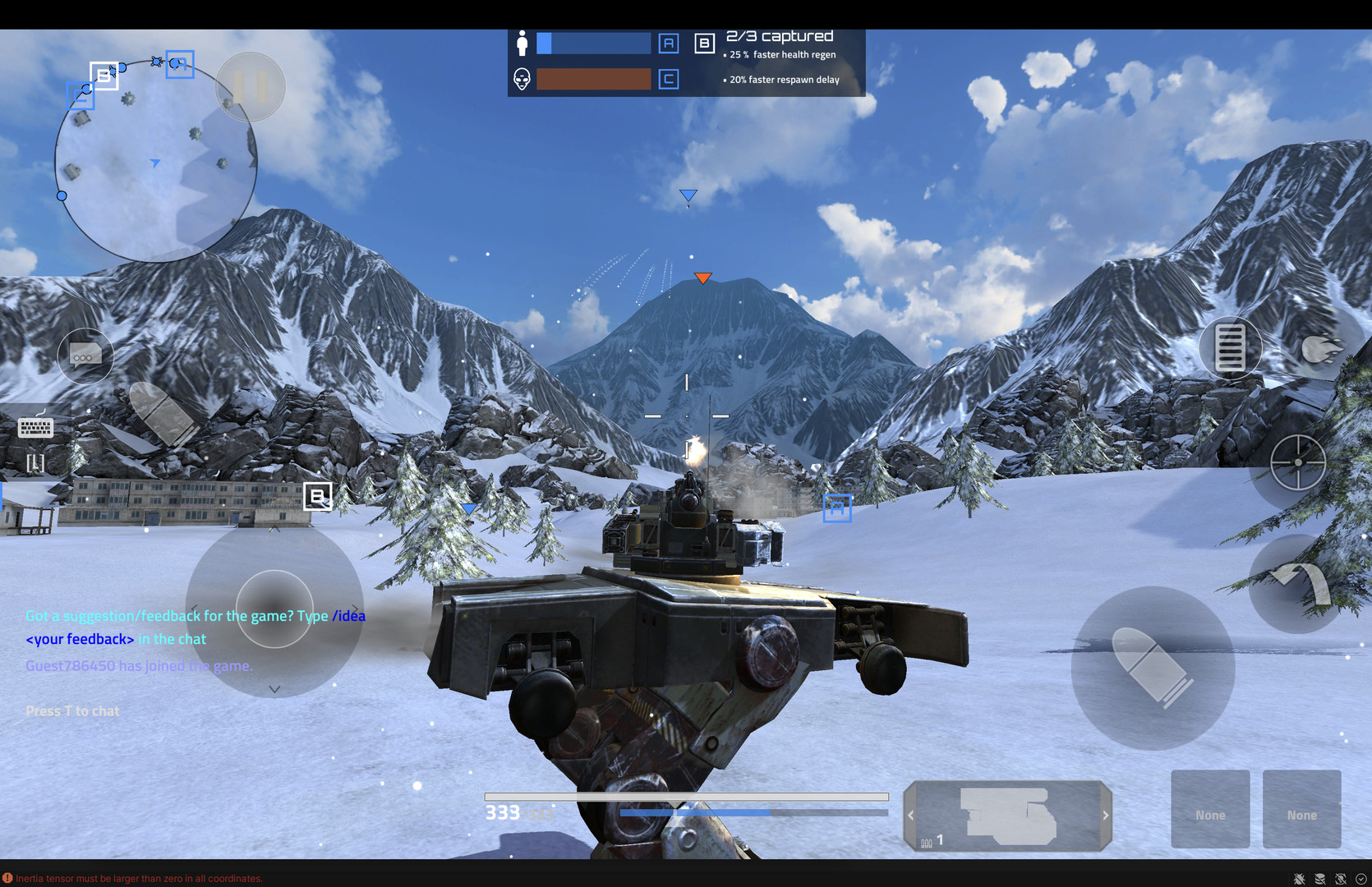Viewport: 1372px width, 887px height.
Task: Tap the keyboard input icon
Action: (x=34, y=427)
